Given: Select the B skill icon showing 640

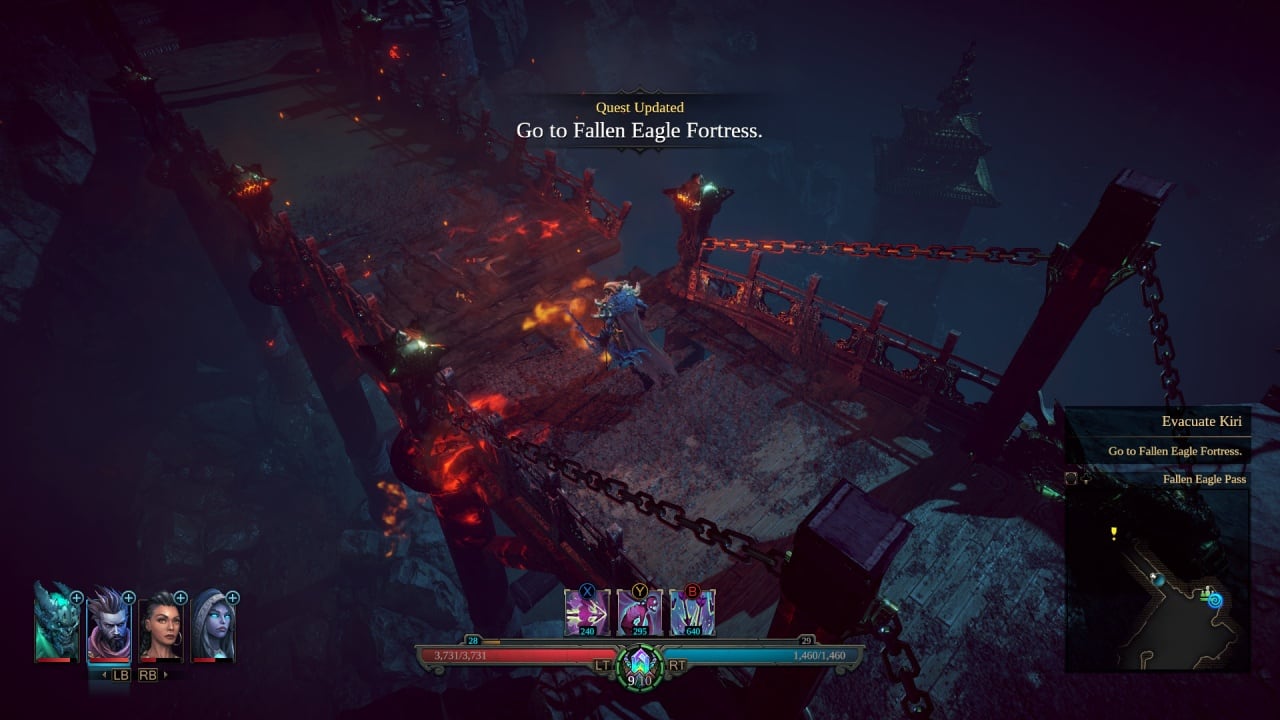Looking at the screenshot, I should 693,610.
